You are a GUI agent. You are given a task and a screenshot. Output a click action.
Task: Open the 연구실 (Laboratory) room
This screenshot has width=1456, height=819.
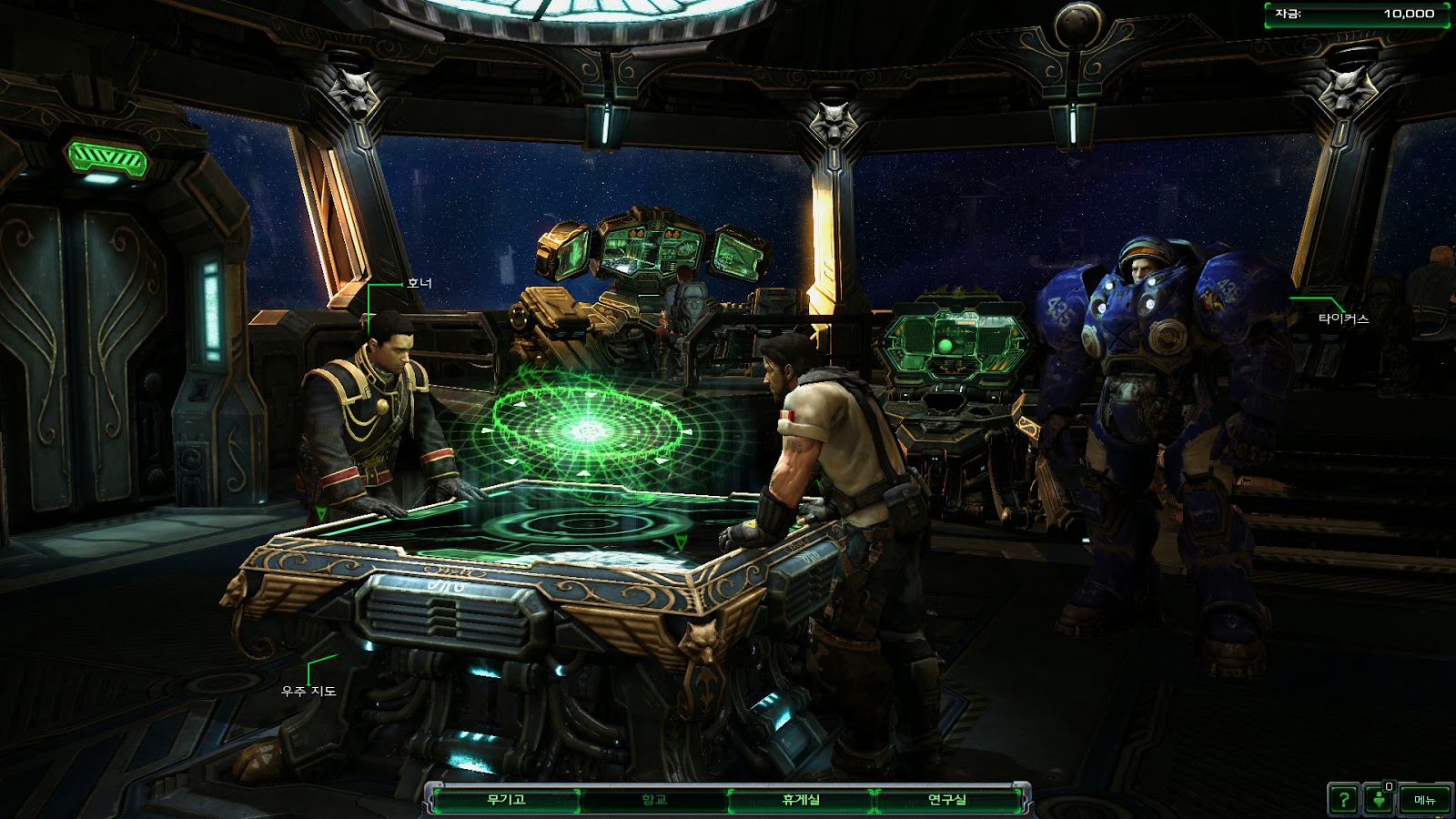pyautogui.click(x=947, y=800)
